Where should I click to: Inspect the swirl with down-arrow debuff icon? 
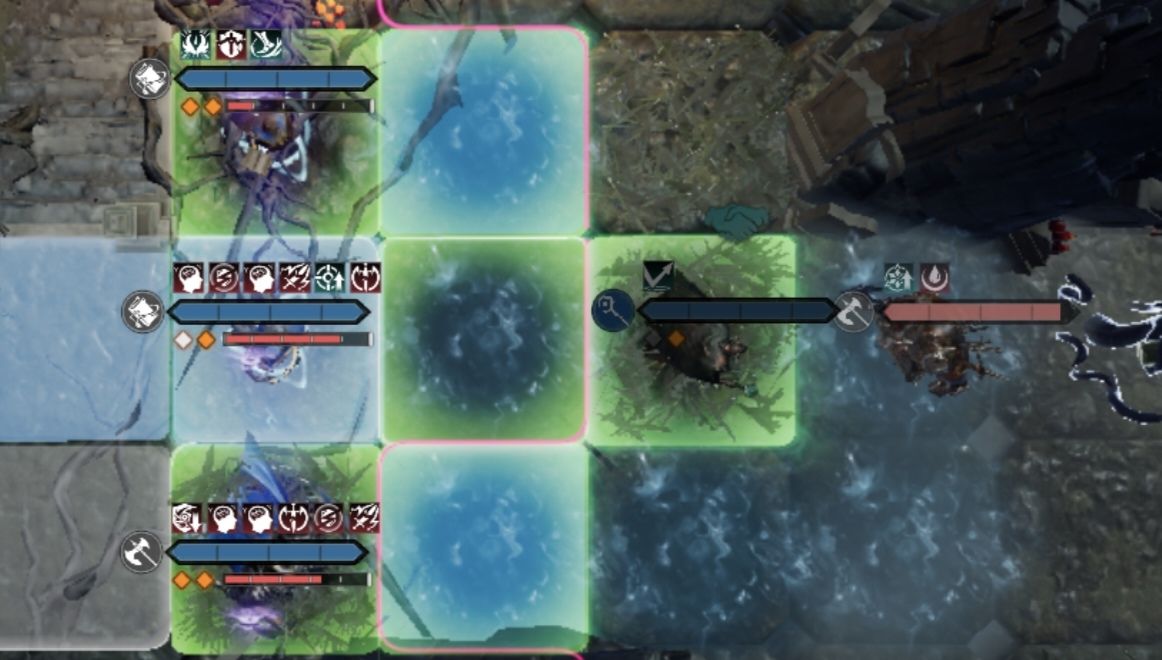tap(186, 517)
